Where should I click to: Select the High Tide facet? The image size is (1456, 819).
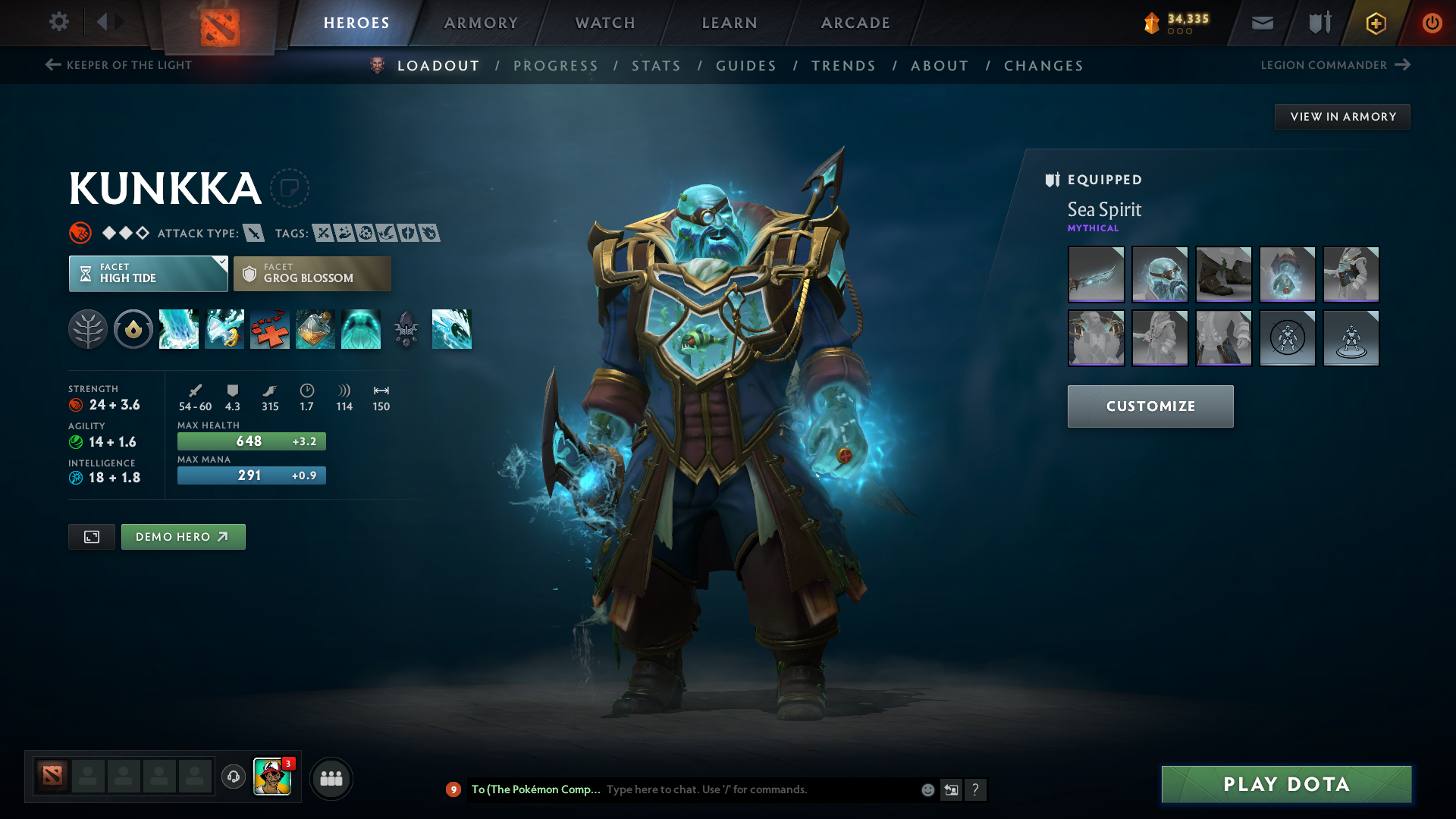click(148, 273)
